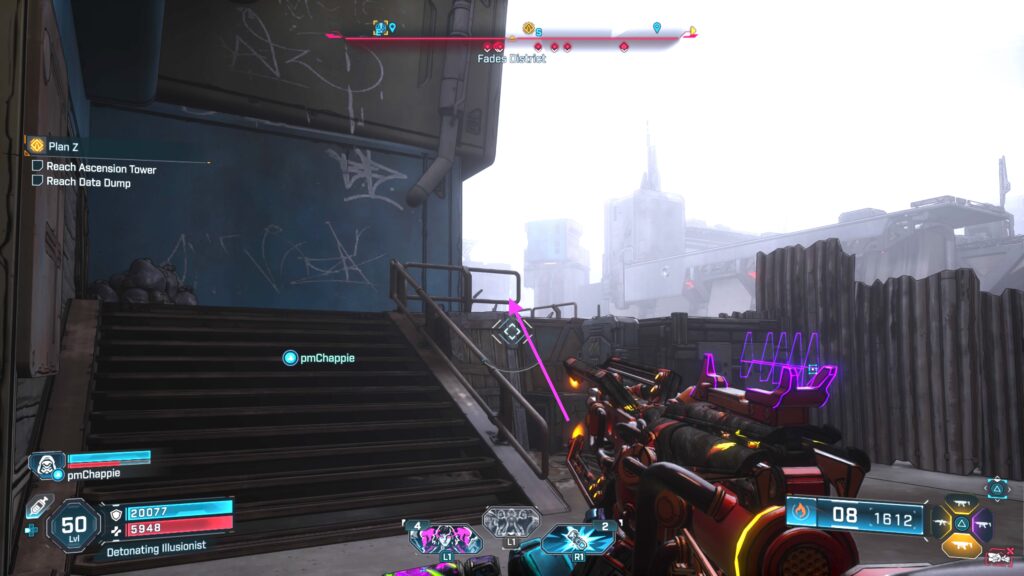The height and width of the screenshot is (576, 1024).
Task: Switch to the top weapon slot
Action: click(960, 502)
